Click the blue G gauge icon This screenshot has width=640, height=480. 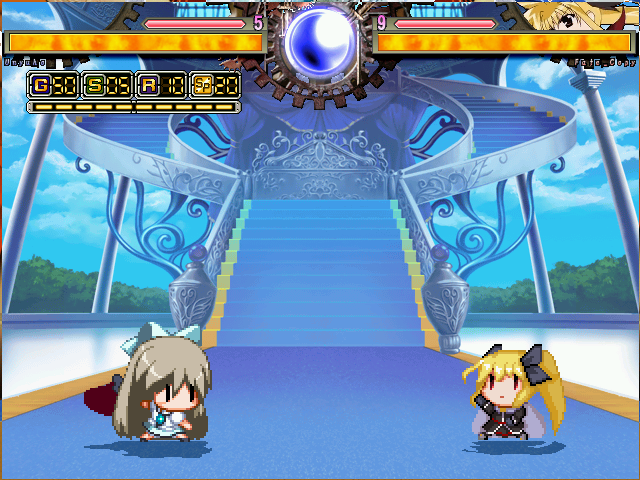[x=41, y=85]
